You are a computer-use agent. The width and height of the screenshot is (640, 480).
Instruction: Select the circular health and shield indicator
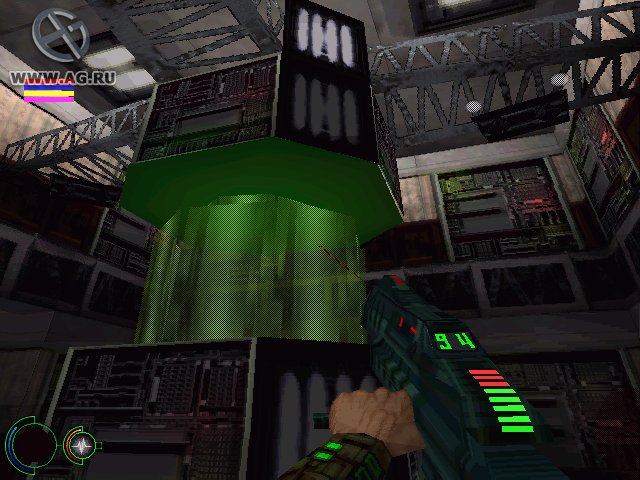(x=31, y=441)
